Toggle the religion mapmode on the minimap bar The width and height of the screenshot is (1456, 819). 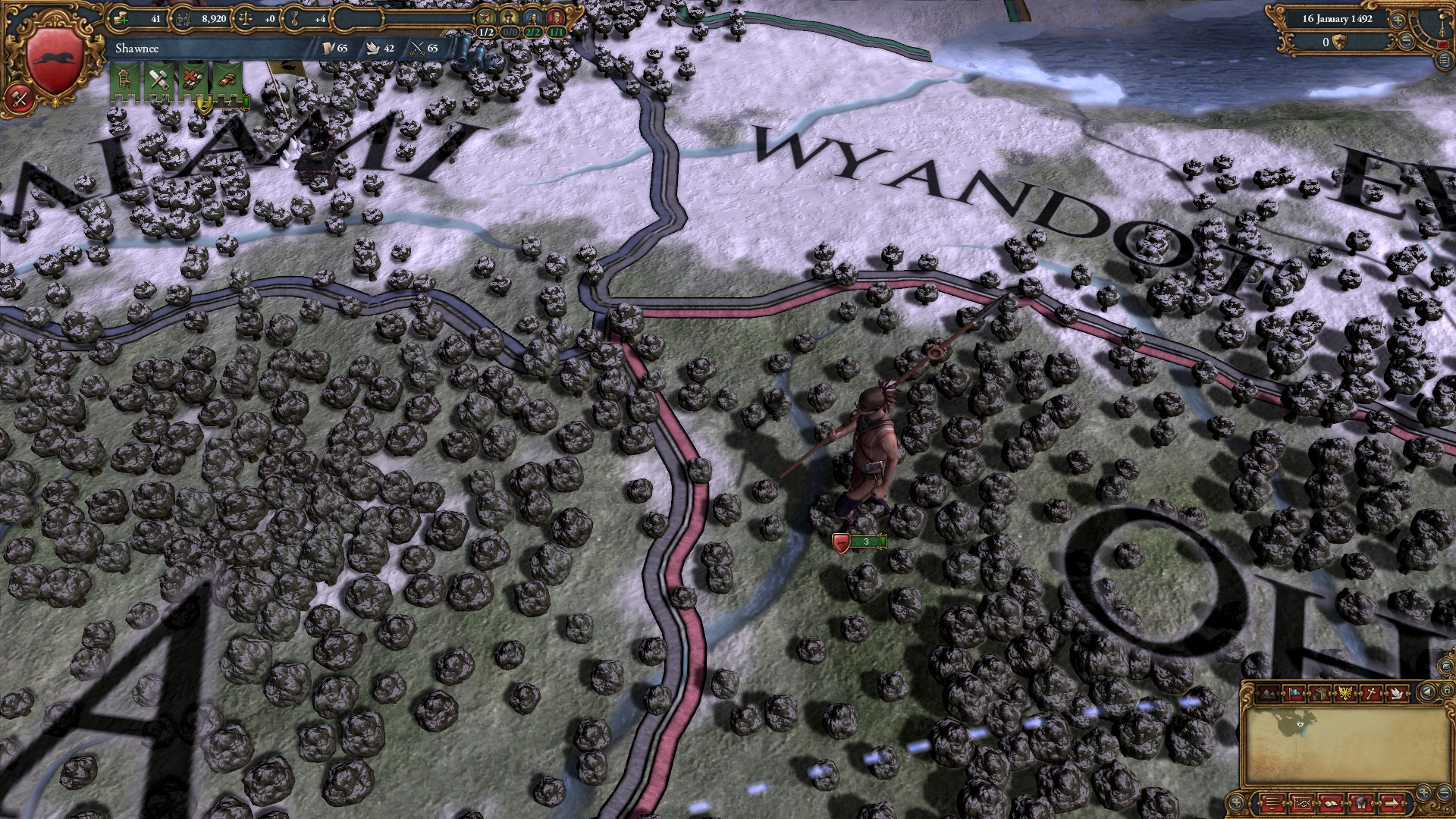1372,693
